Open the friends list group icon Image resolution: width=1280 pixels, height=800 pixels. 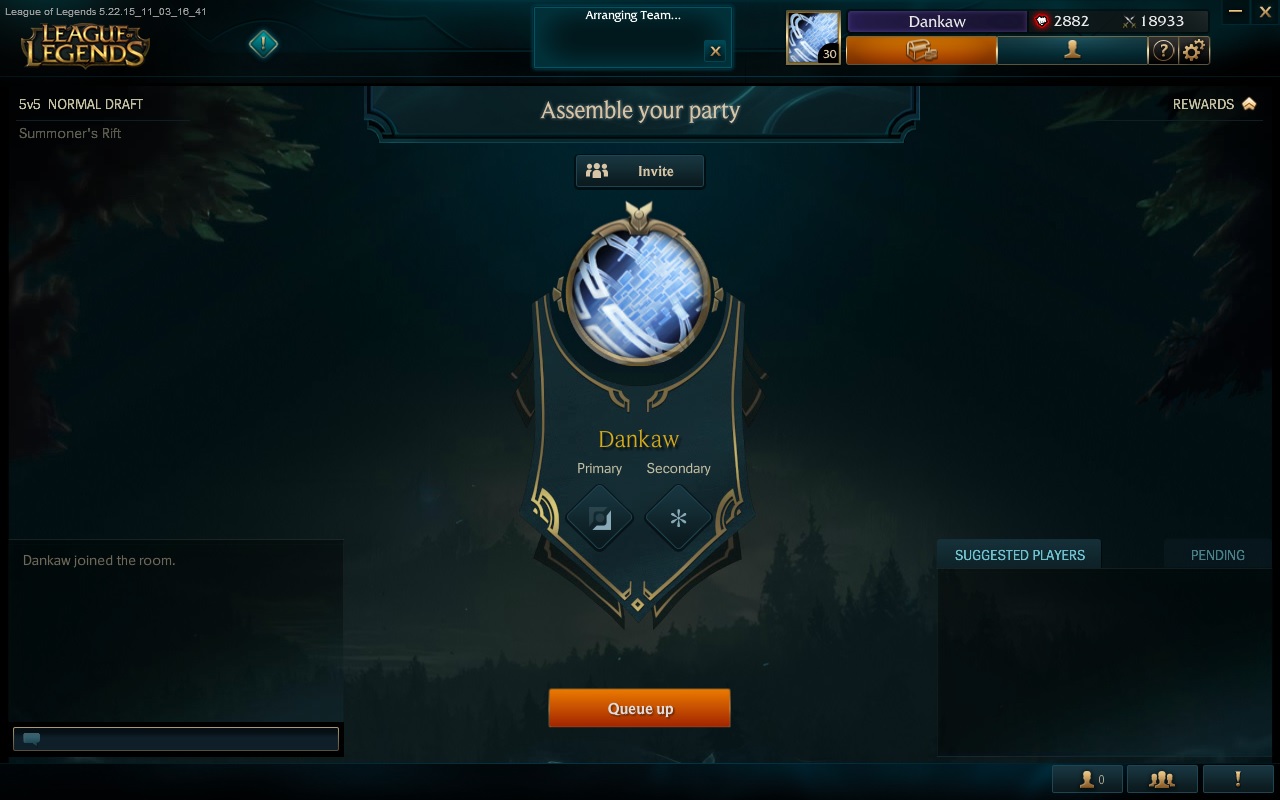1161,778
